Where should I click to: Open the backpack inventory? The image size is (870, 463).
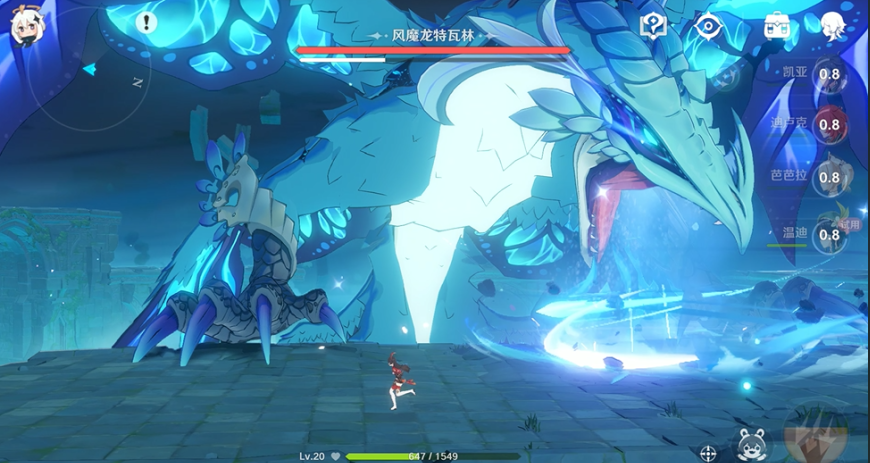click(x=776, y=26)
